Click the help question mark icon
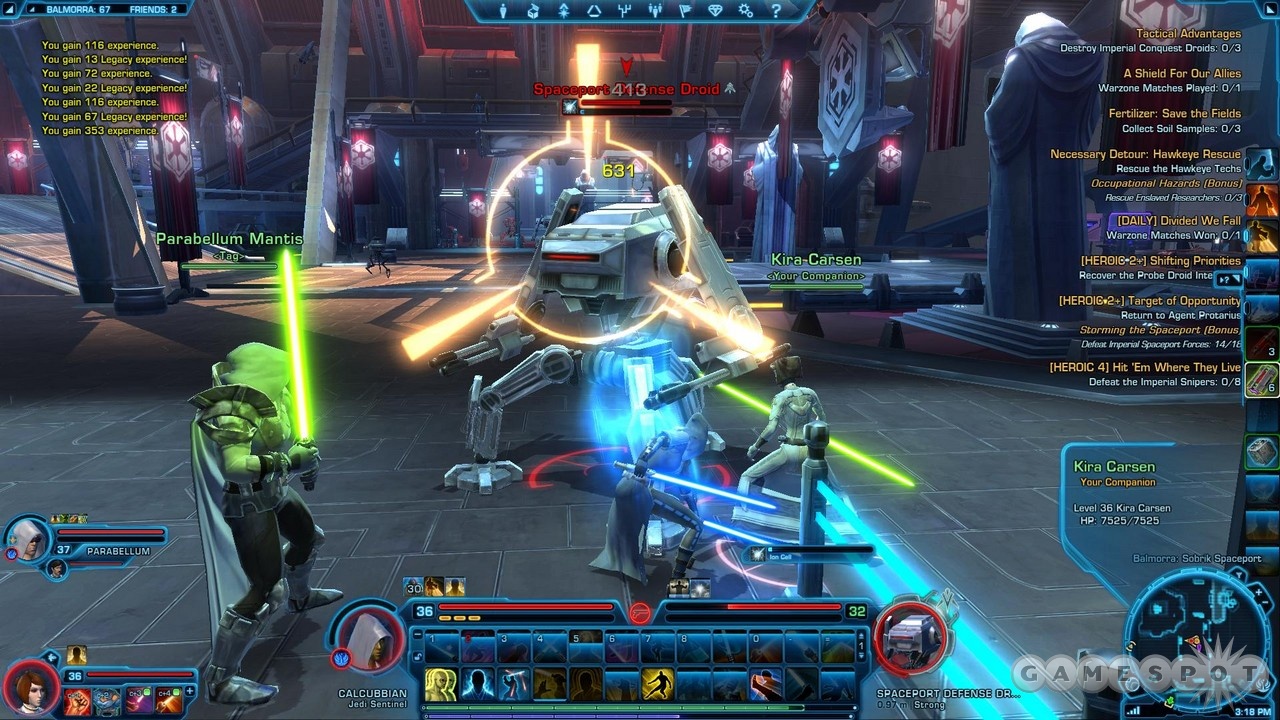The image size is (1280, 720). (x=776, y=12)
